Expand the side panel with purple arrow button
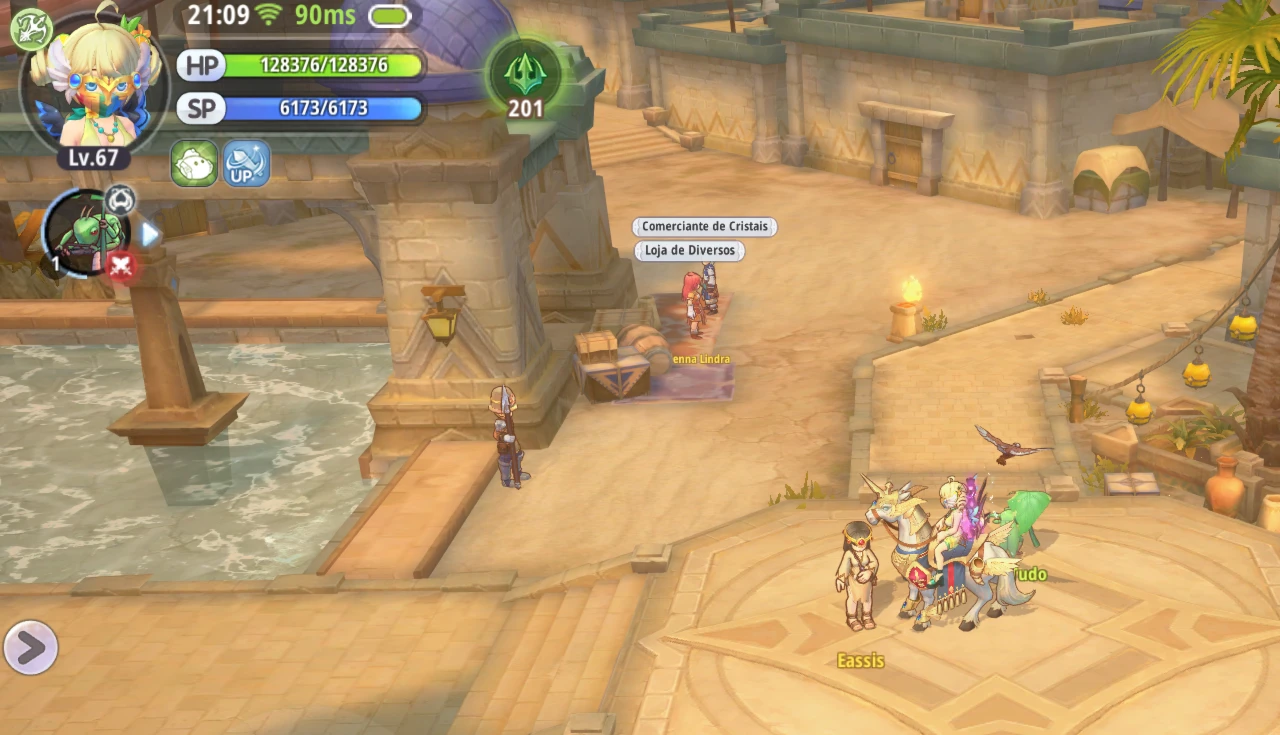Screen dimensions: 1280x735 [x=30, y=648]
